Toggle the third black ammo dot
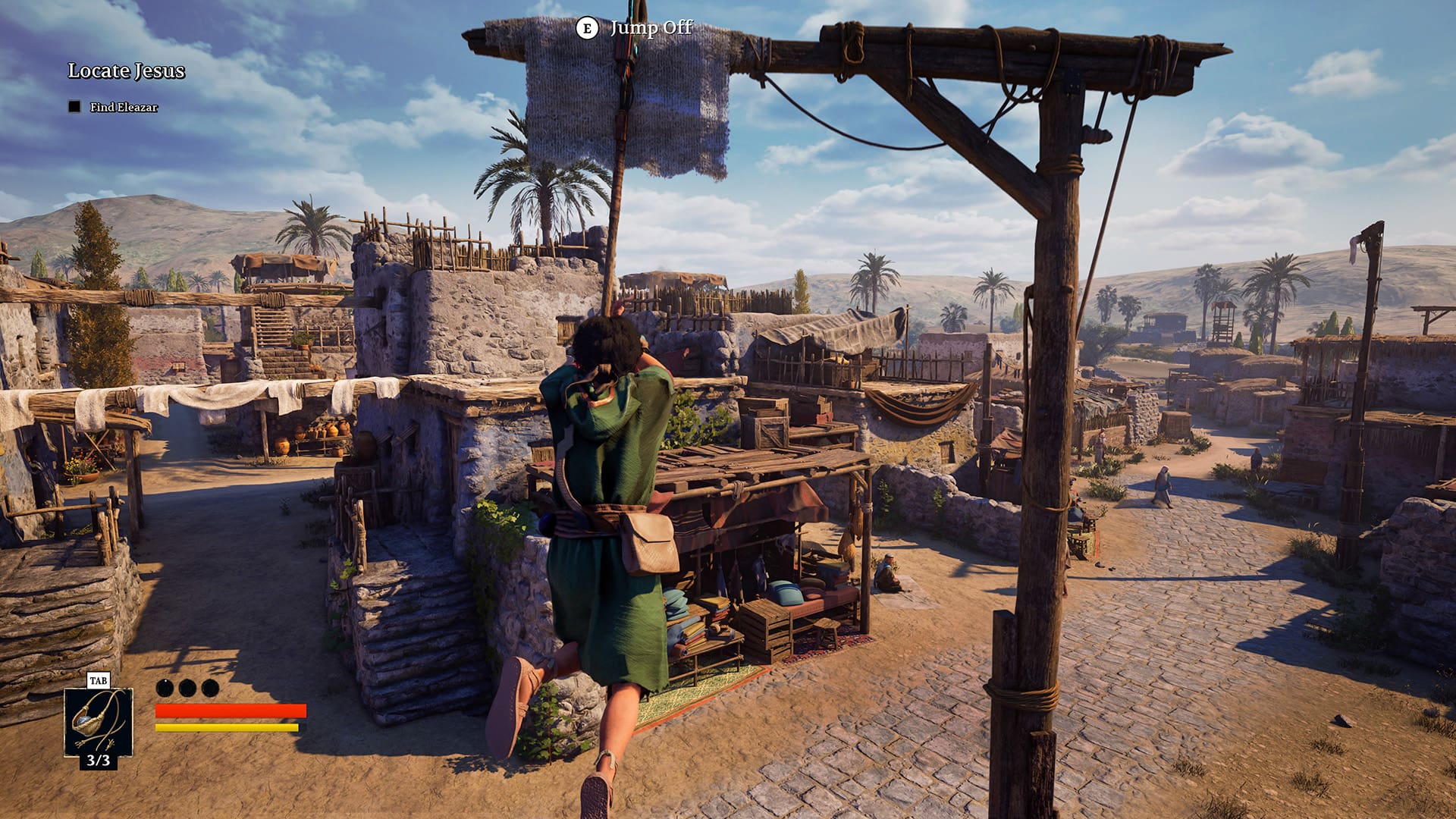The image size is (1456, 819). pos(209,689)
